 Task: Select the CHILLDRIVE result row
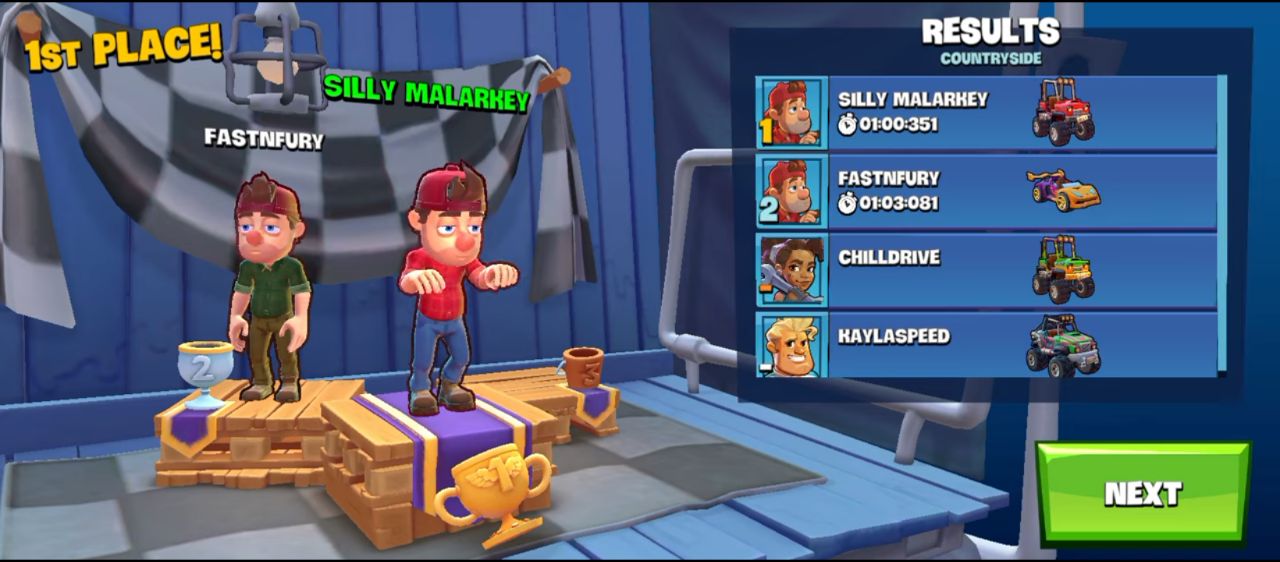[986, 270]
